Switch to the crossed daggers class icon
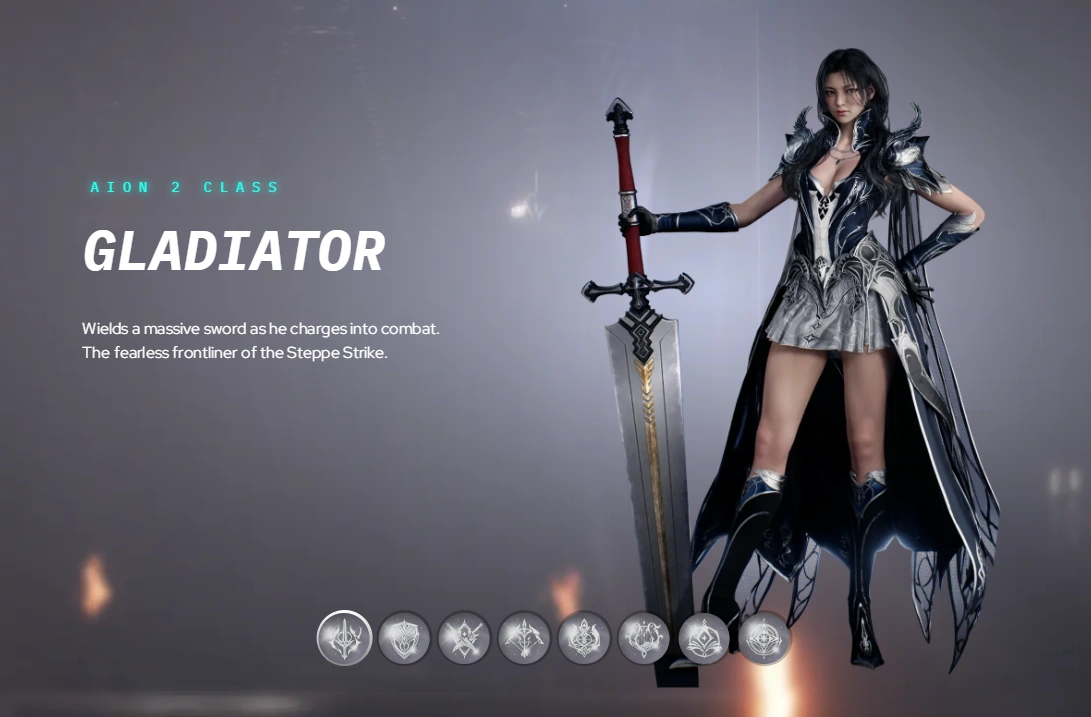The width and height of the screenshot is (1091, 717). point(464,638)
